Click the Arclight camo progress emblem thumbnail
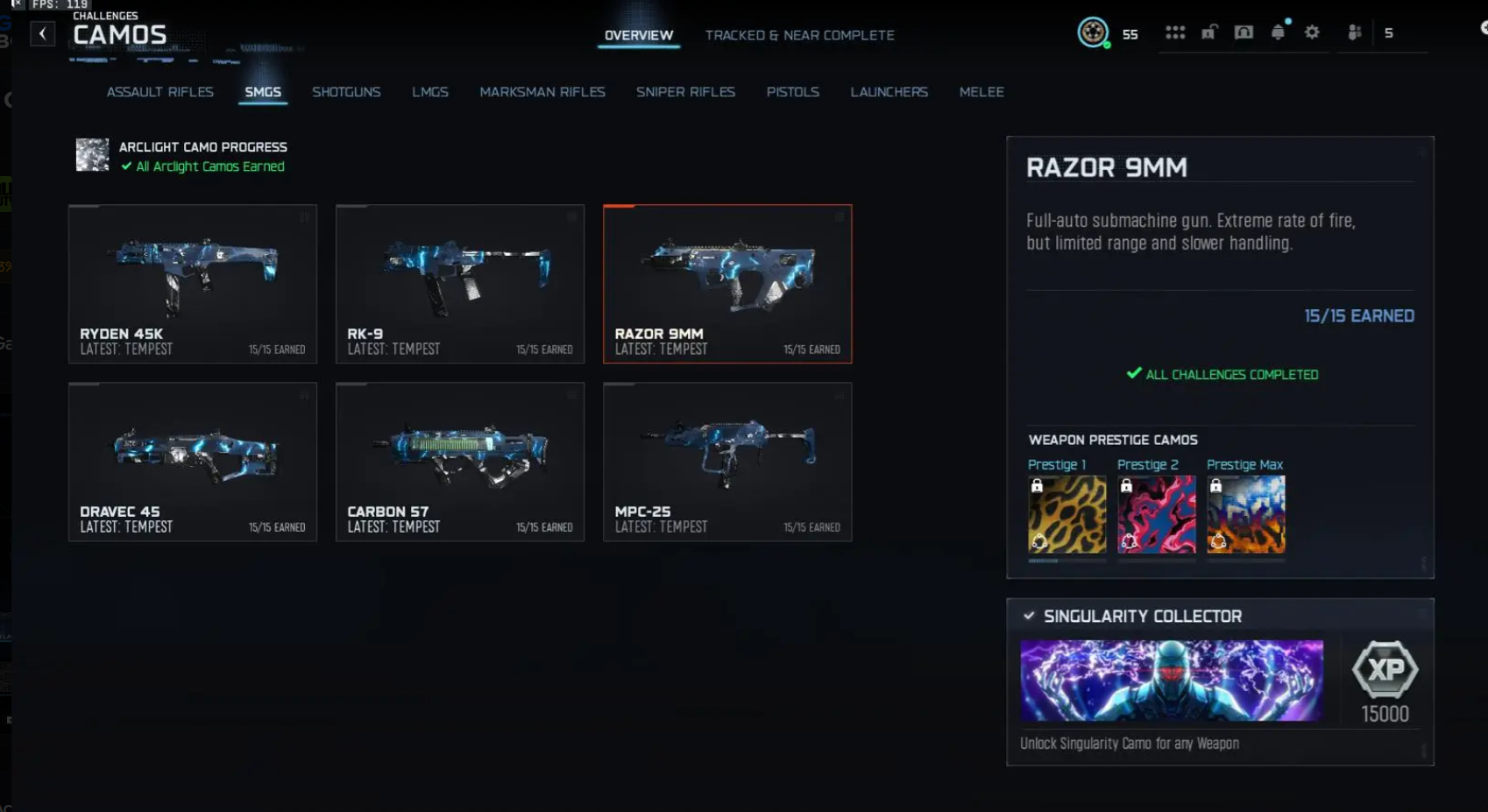Screen dimensions: 1488x812 pos(91,155)
